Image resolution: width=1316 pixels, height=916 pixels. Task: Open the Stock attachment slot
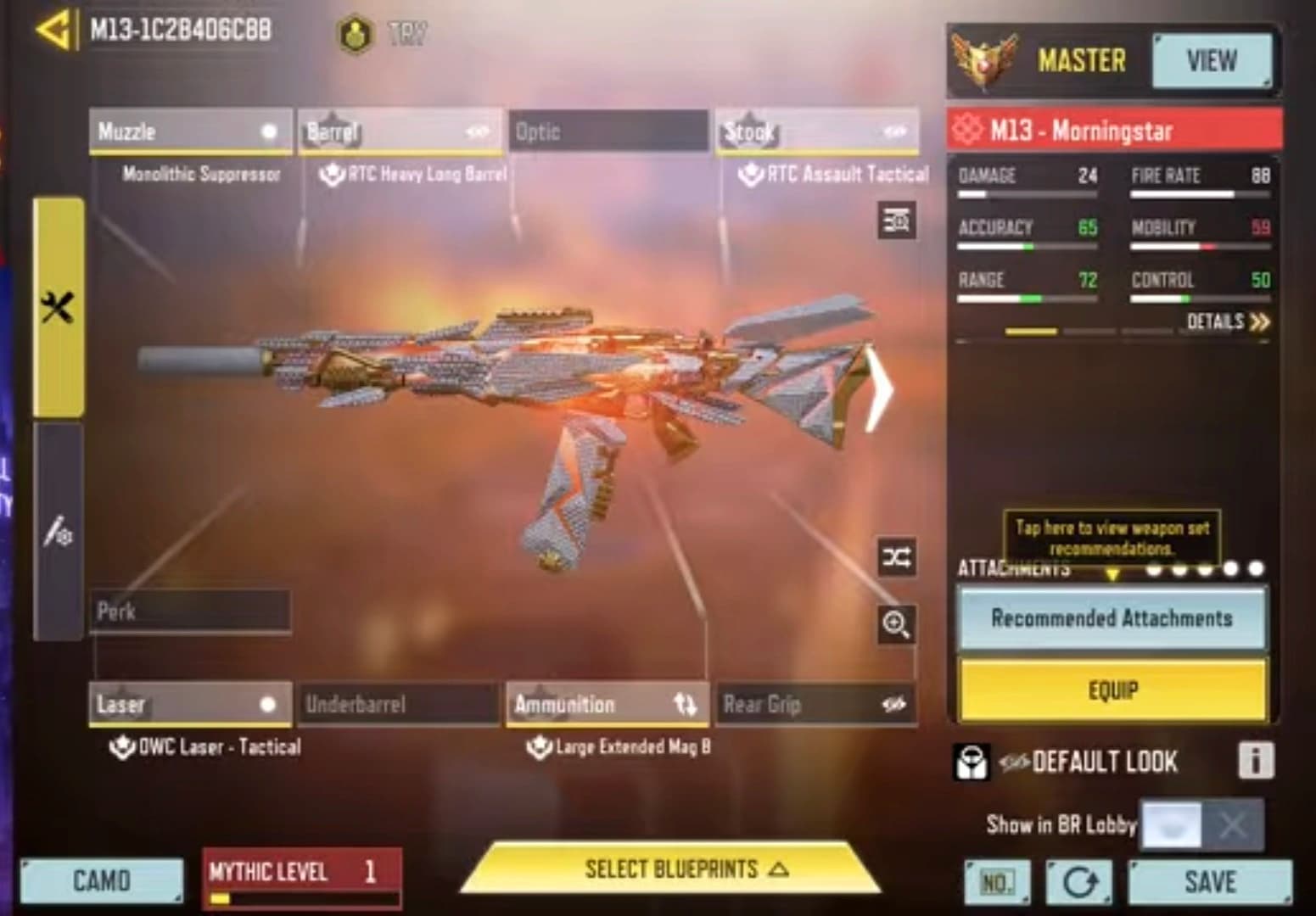pyautogui.click(x=816, y=132)
